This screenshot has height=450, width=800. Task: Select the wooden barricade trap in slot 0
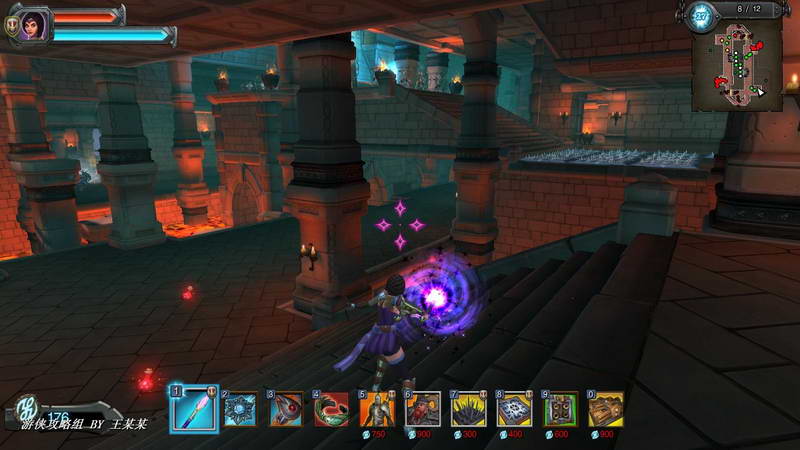[606, 408]
